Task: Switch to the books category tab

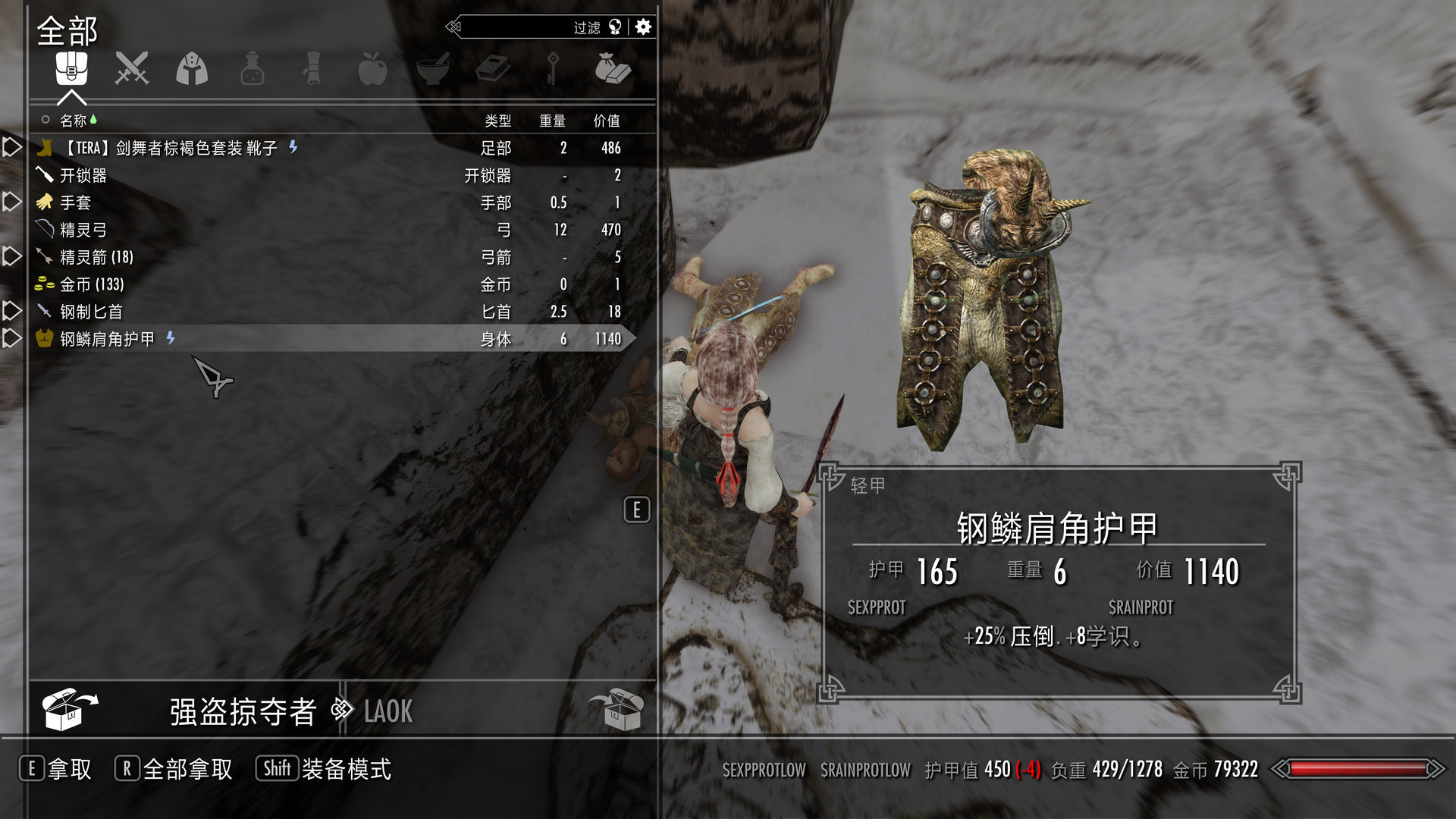Action: [x=493, y=69]
